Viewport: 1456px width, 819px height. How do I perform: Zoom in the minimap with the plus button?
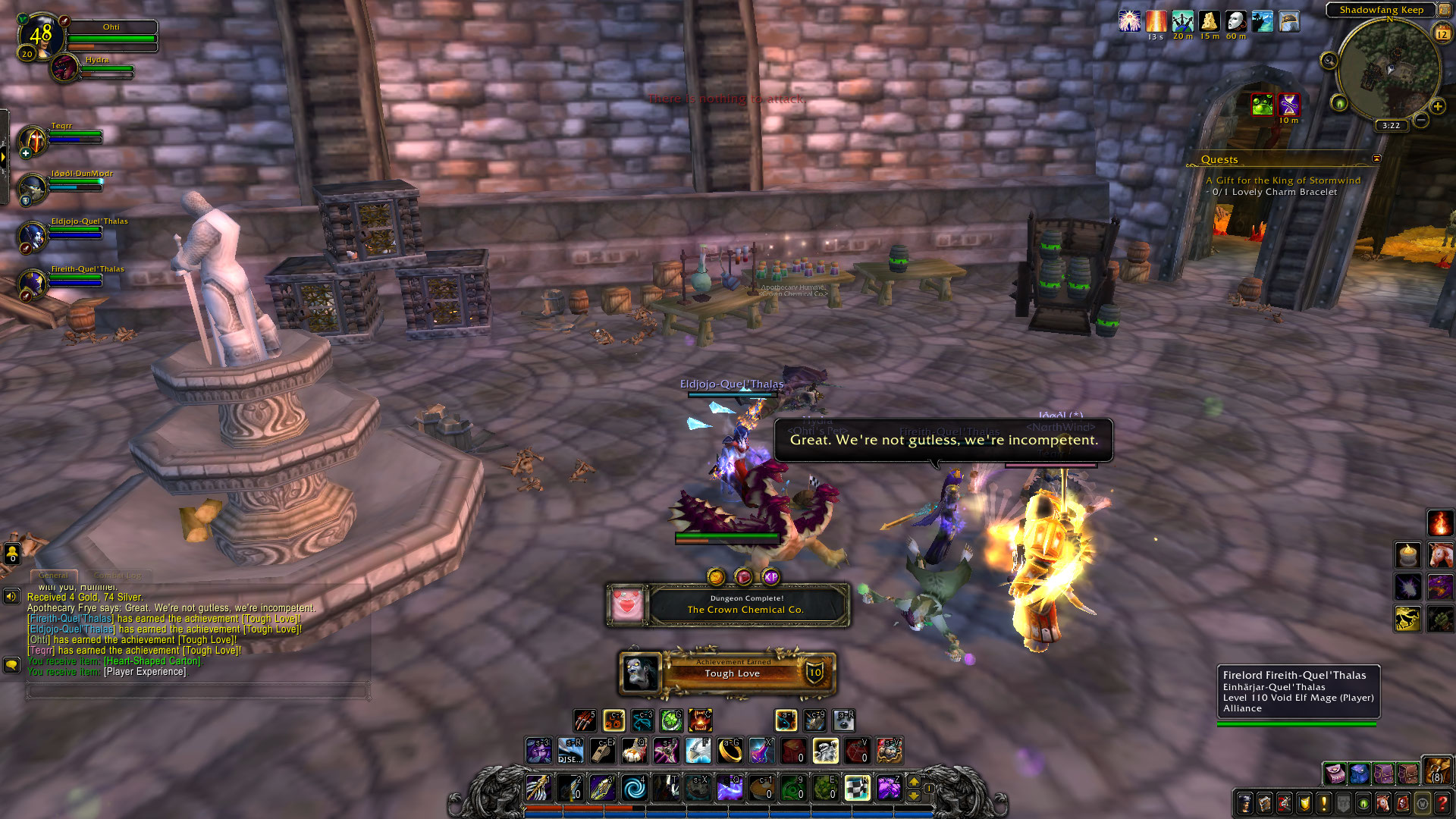tap(1437, 107)
